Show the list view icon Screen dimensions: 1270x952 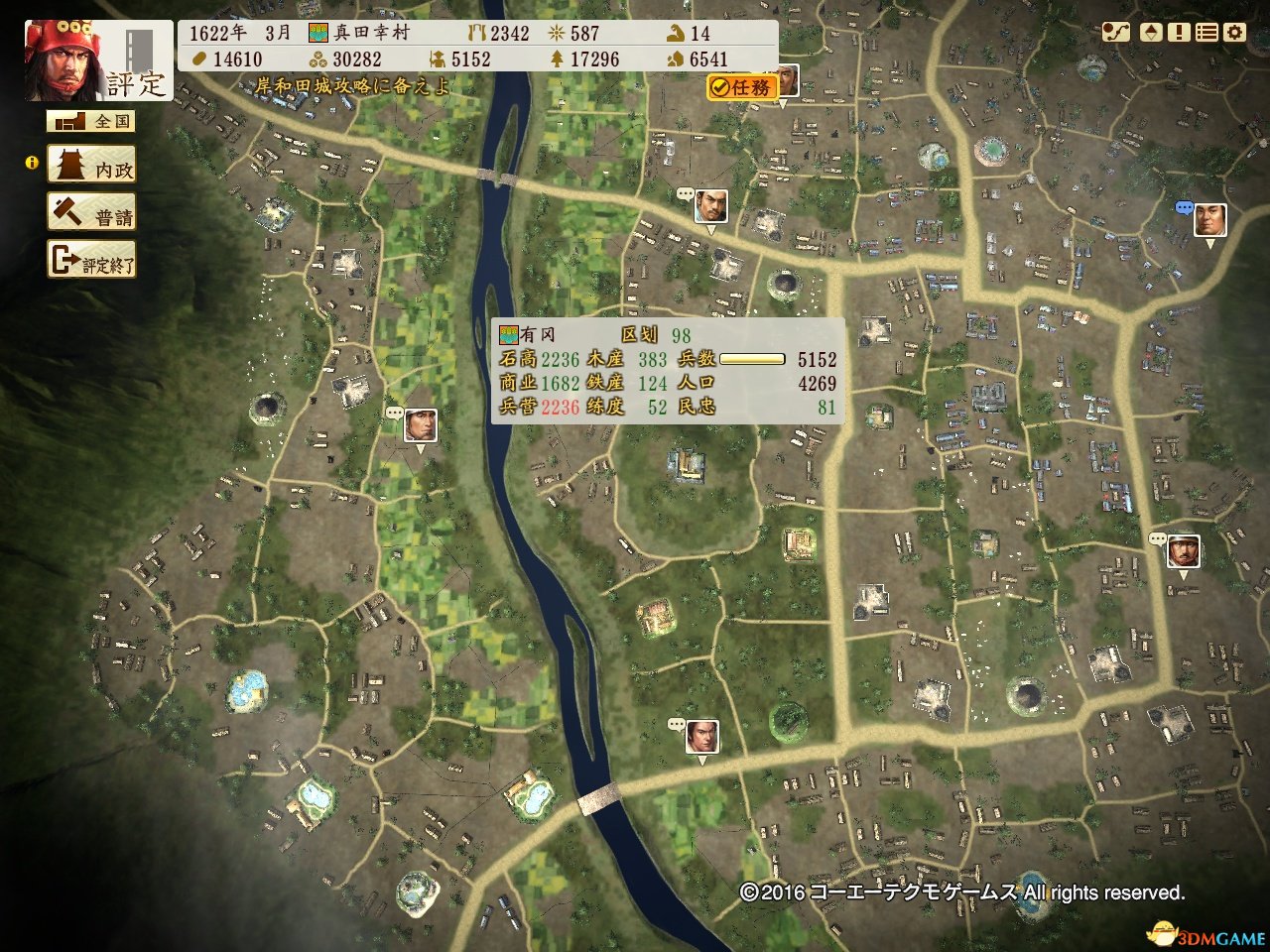(x=1206, y=32)
